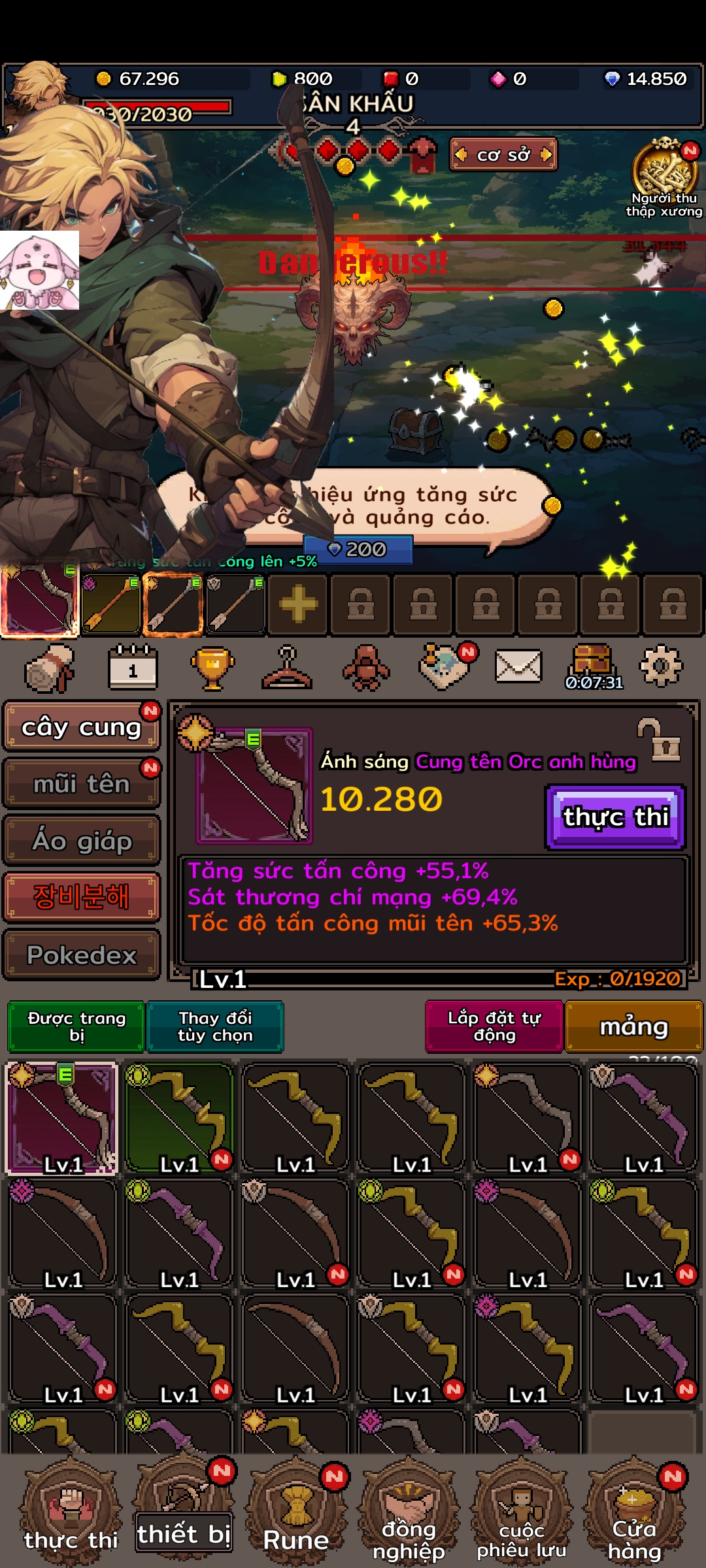The width and height of the screenshot is (706, 1568).
Task: Open the settings gear icon
Action: click(x=660, y=666)
